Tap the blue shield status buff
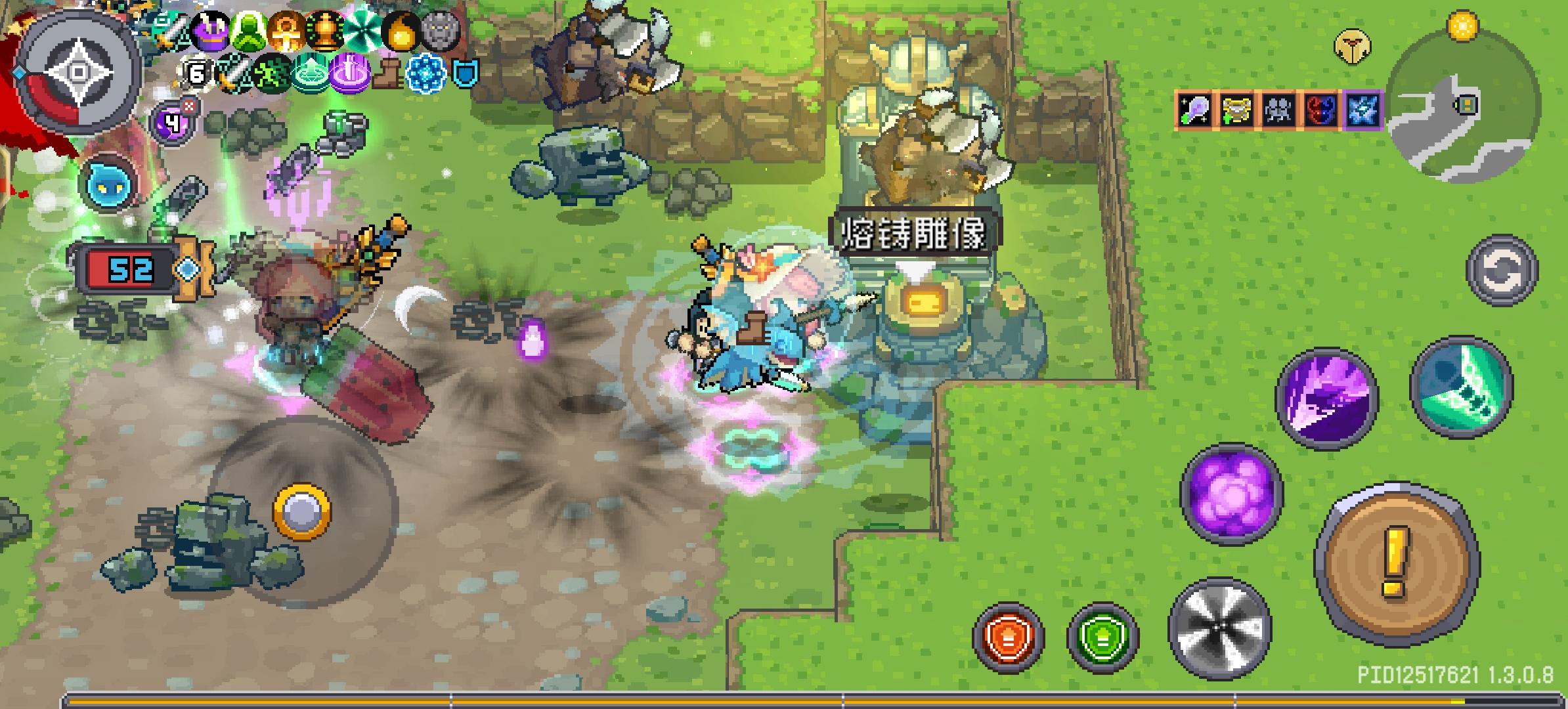The height and width of the screenshot is (709, 1568). pos(466,74)
